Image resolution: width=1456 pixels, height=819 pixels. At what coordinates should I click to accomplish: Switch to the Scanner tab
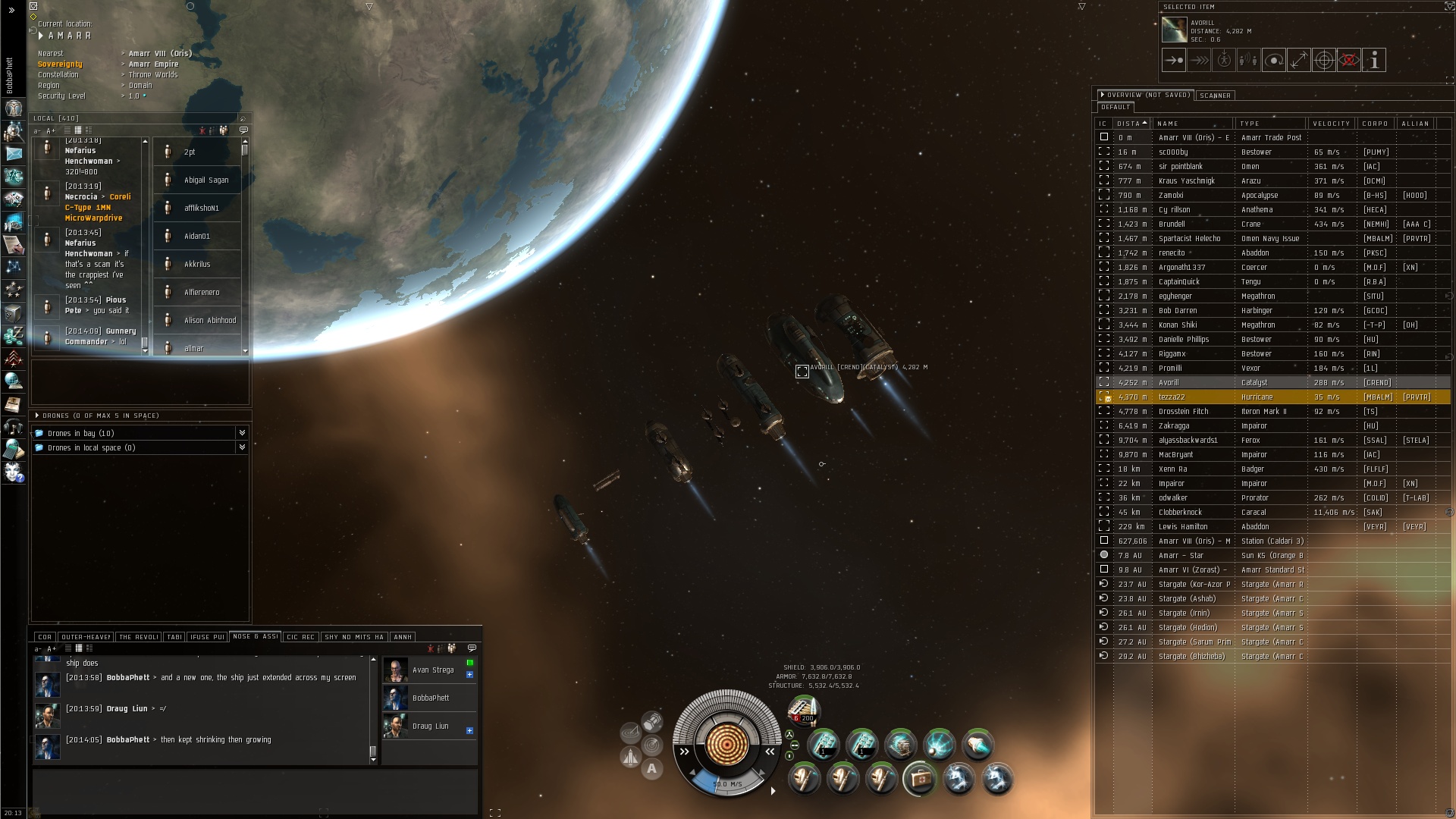point(1215,96)
